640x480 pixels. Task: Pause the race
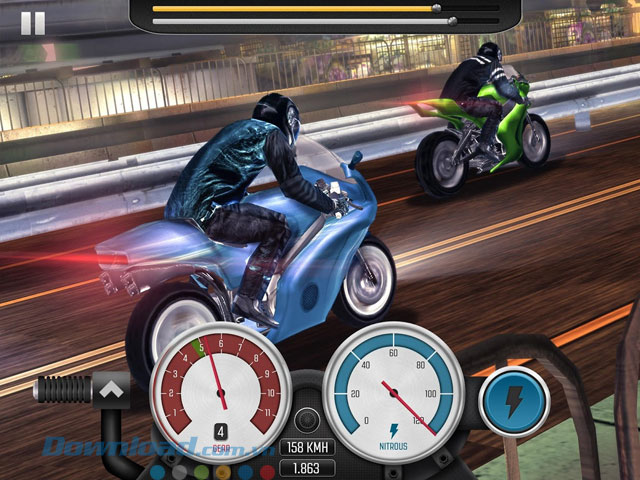tap(33, 23)
